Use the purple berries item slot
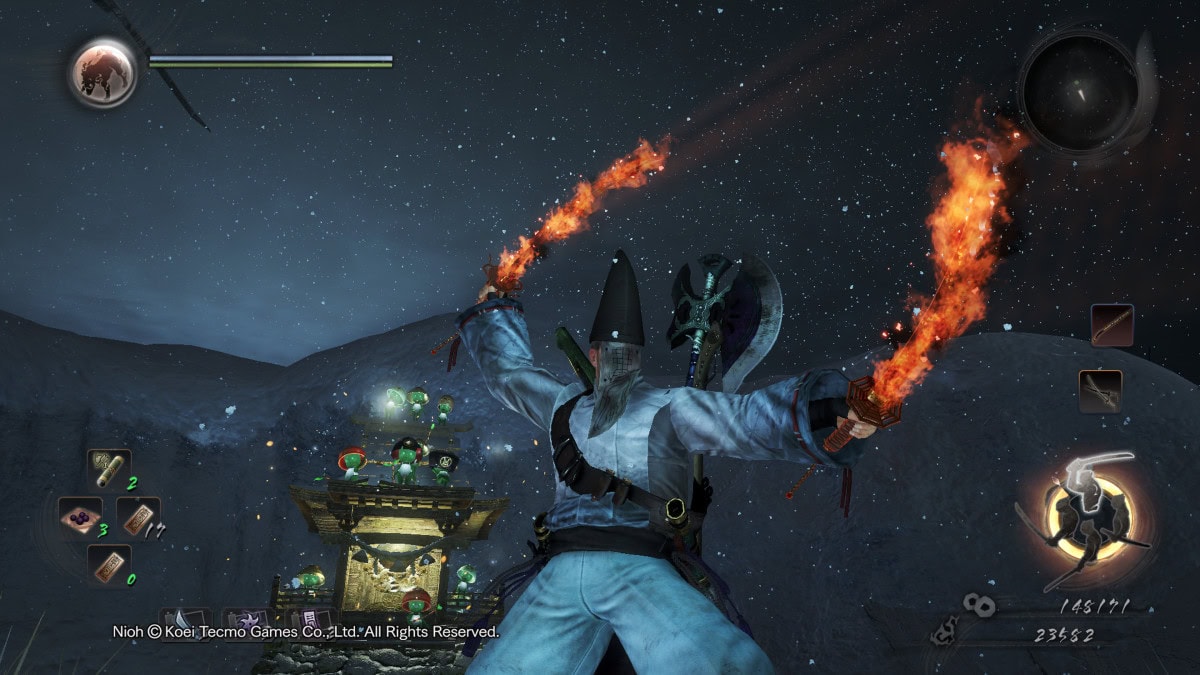The image size is (1200, 675). coord(77,517)
